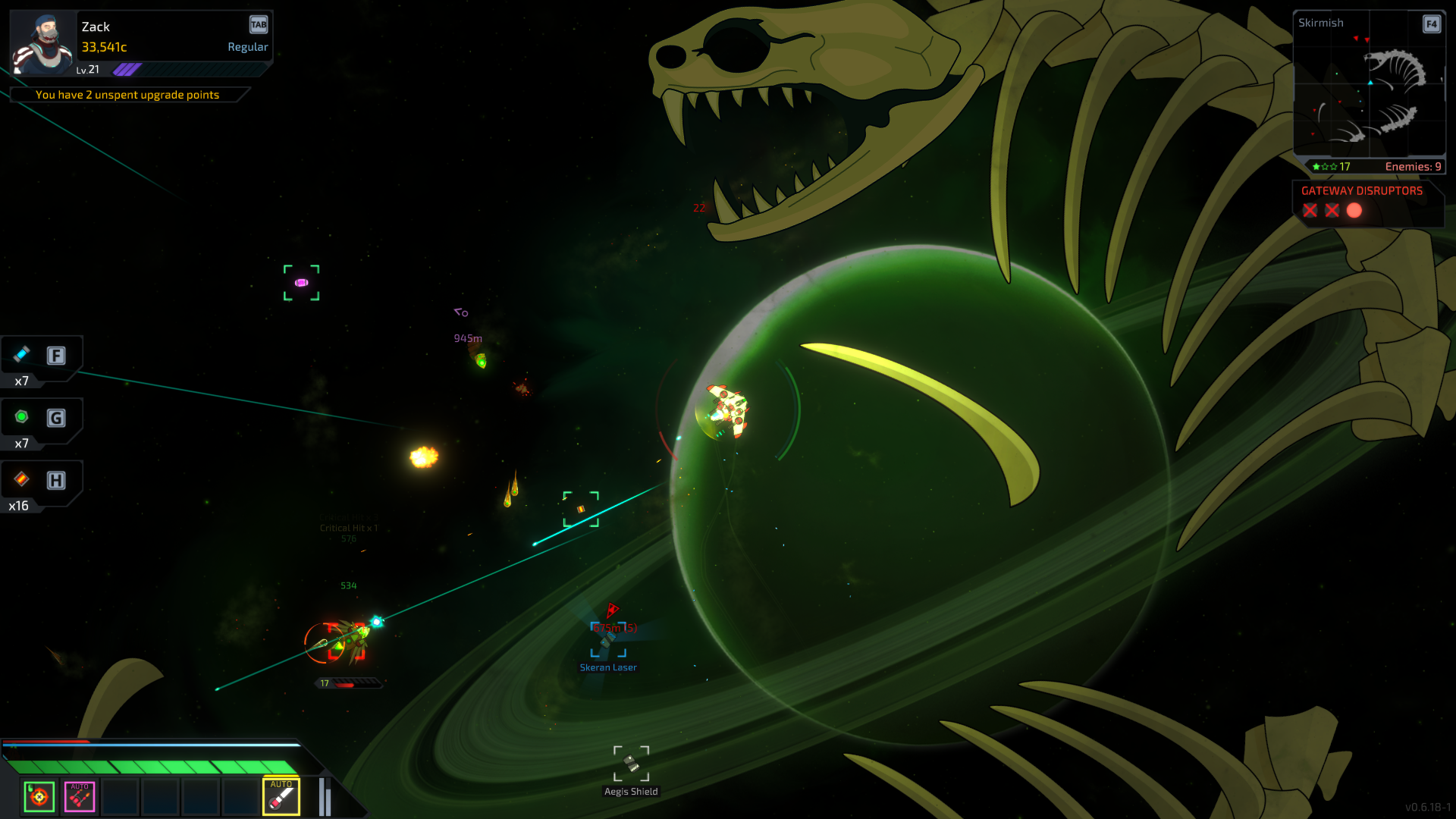Click the Enemies: 9 counter
The width and height of the screenshot is (1456, 819).
[1413, 165]
